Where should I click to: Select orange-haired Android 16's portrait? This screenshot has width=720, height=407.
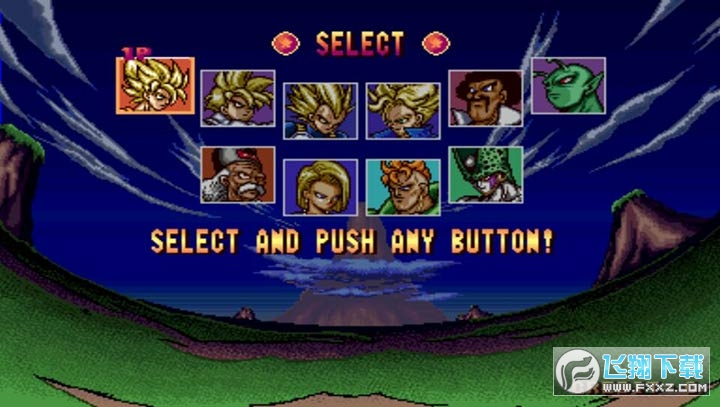[x=403, y=187]
